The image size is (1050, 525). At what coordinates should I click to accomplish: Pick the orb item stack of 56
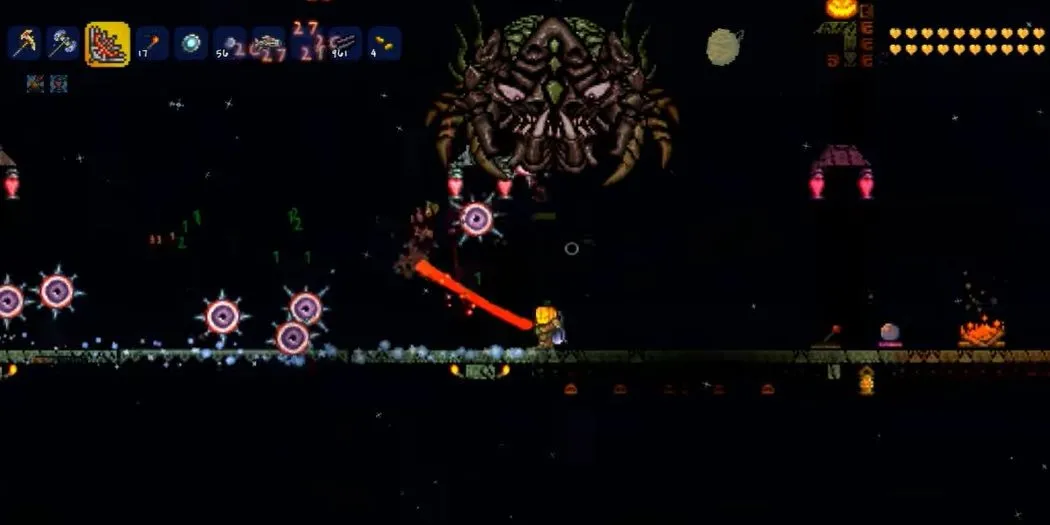230,43
